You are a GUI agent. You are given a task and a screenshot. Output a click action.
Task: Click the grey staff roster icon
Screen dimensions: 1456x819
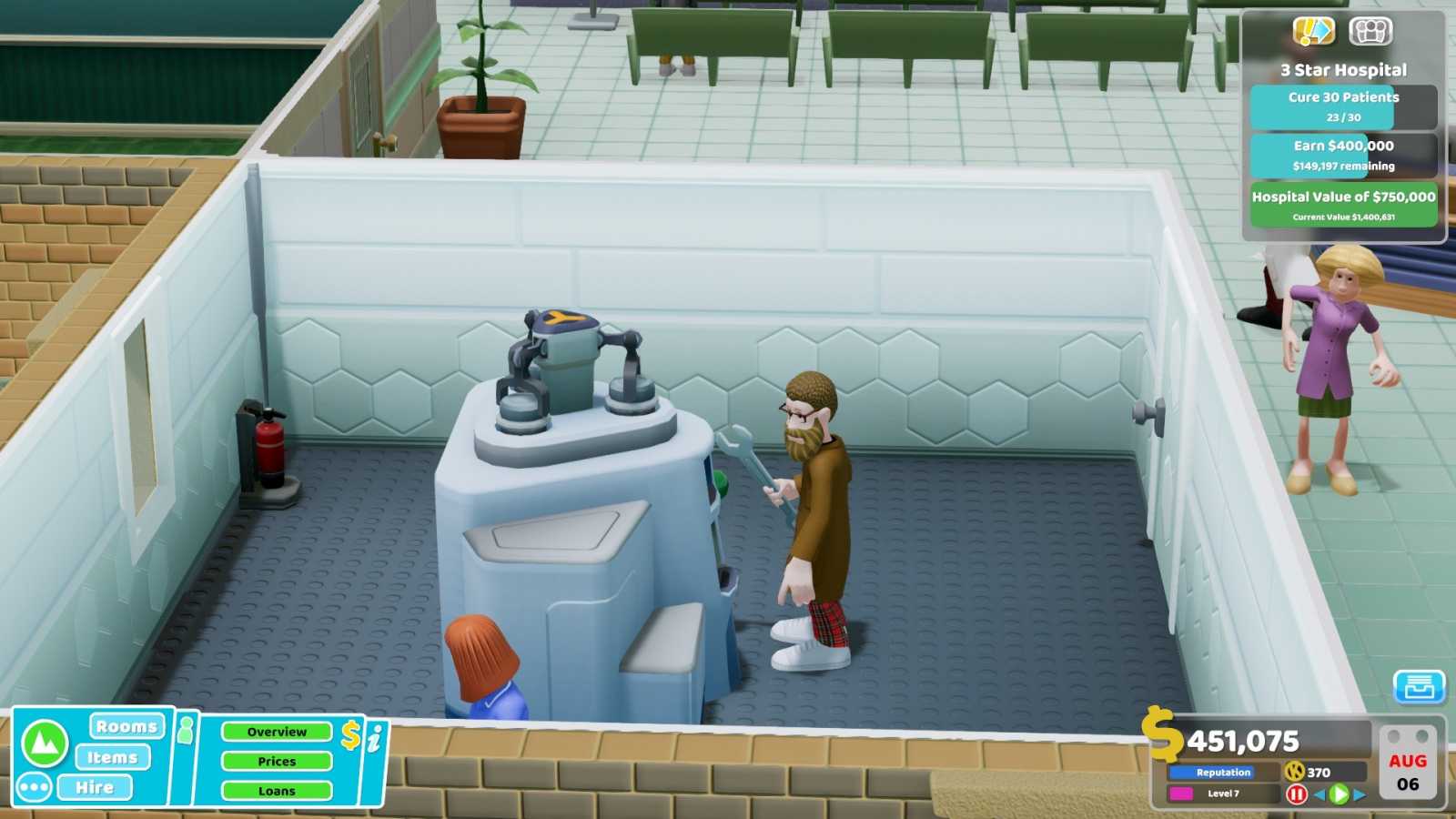pos(1370,31)
